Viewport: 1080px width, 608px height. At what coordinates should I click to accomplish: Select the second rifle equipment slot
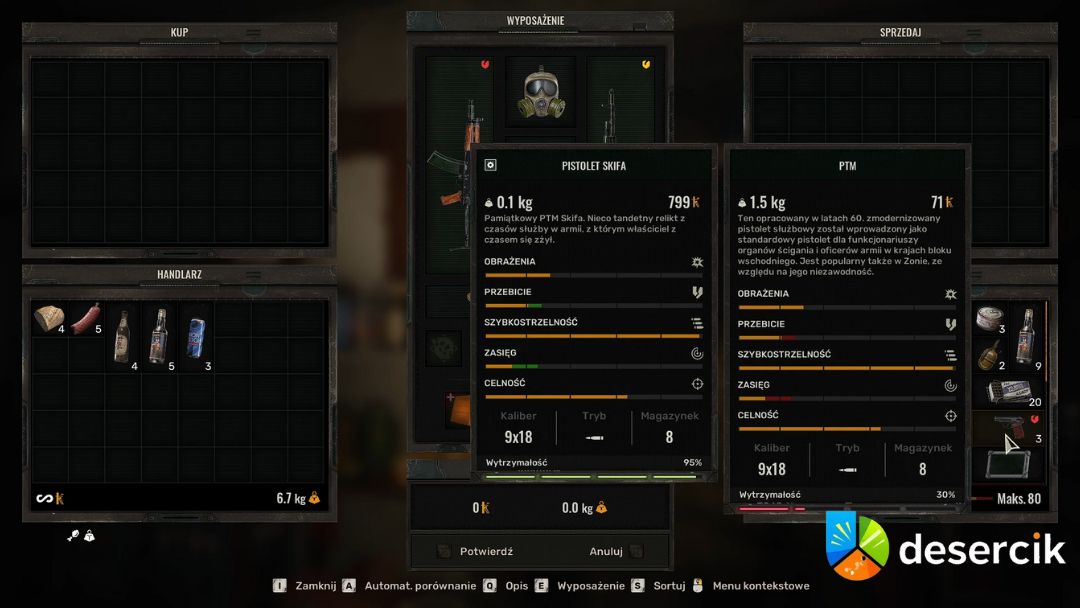(620, 110)
